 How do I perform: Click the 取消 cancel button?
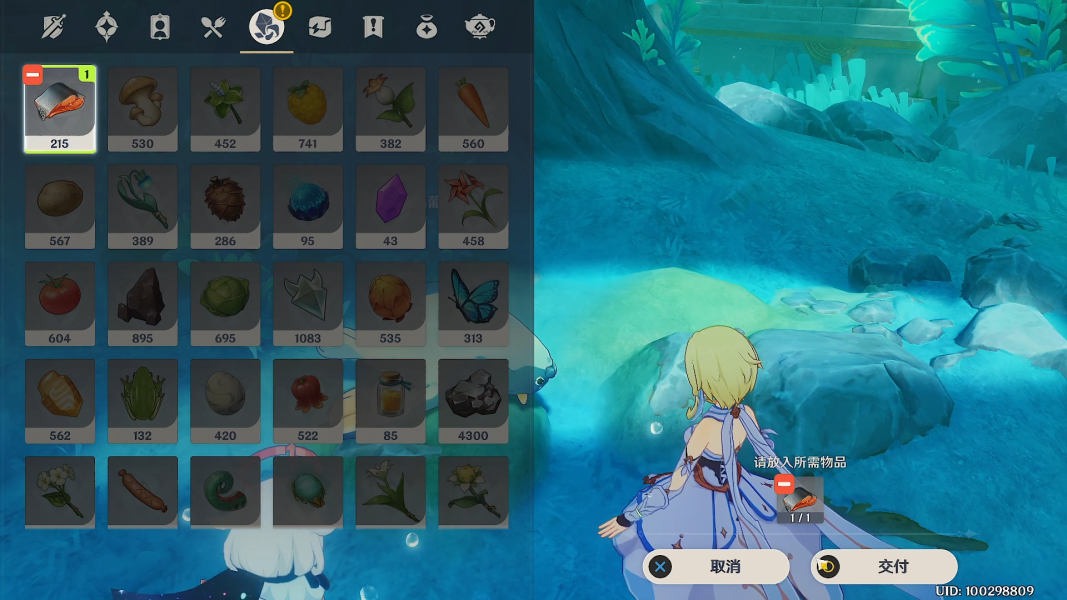716,567
